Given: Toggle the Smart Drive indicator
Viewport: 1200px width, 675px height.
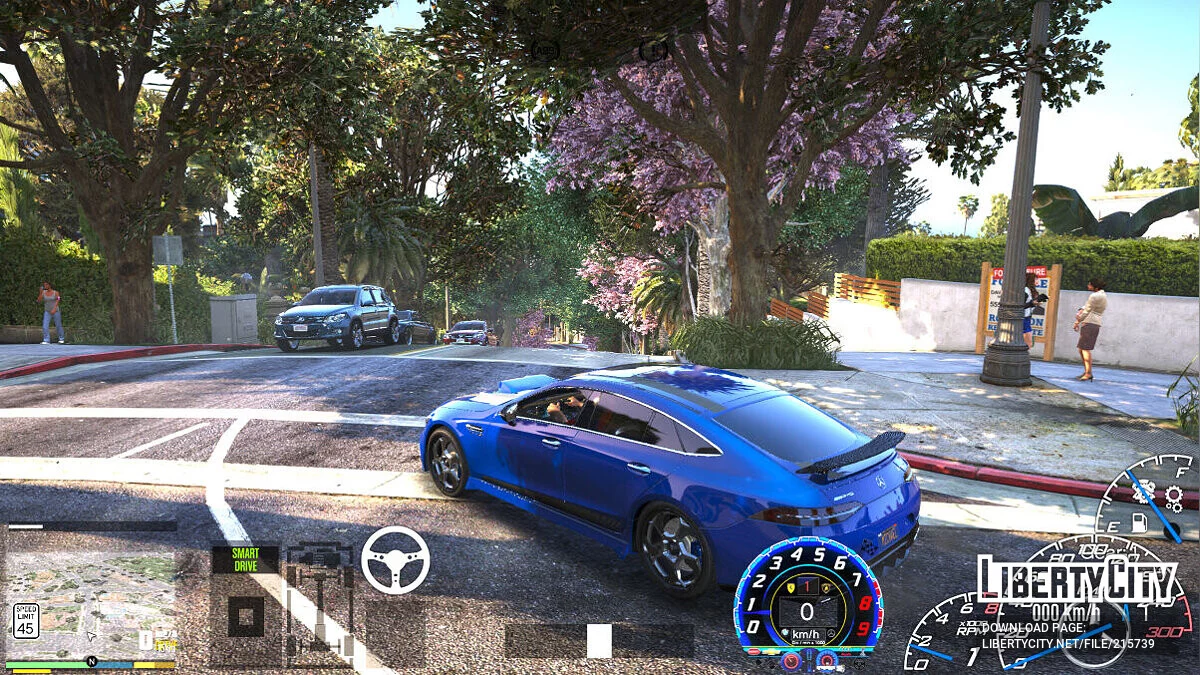Looking at the screenshot, I should click(x=245, y=559).
